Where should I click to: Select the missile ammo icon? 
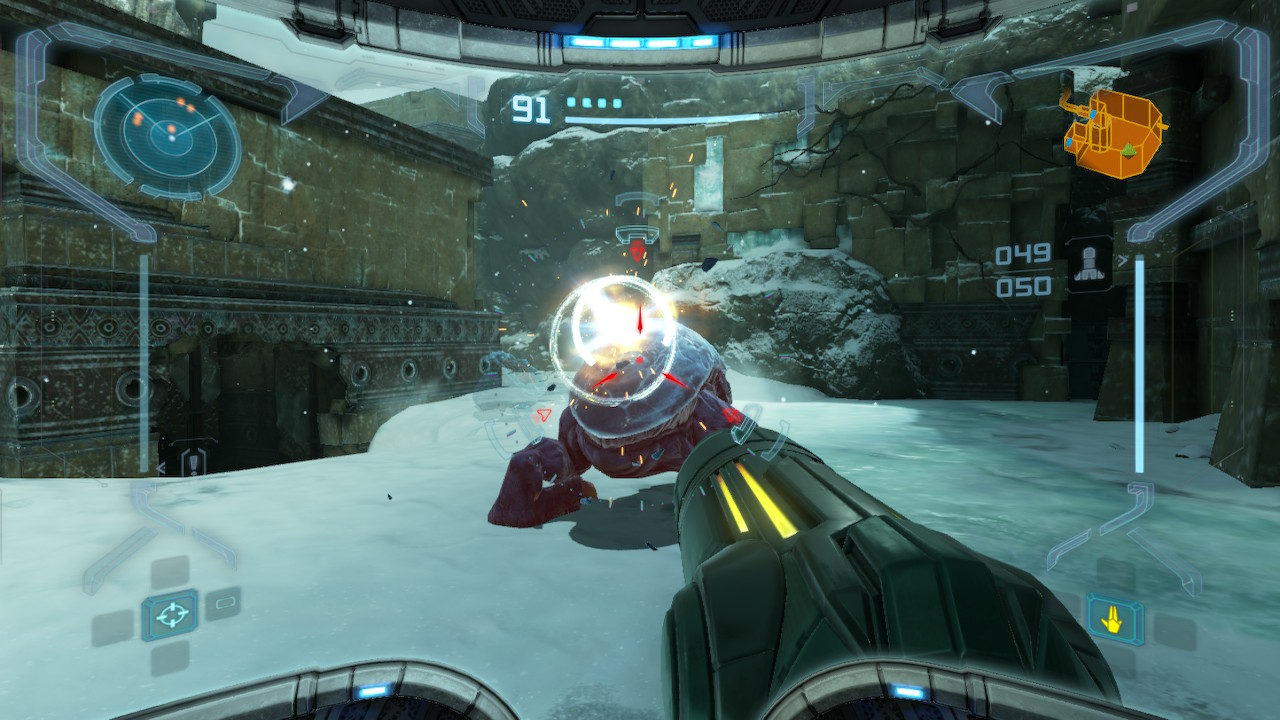tap(1088, 263)
